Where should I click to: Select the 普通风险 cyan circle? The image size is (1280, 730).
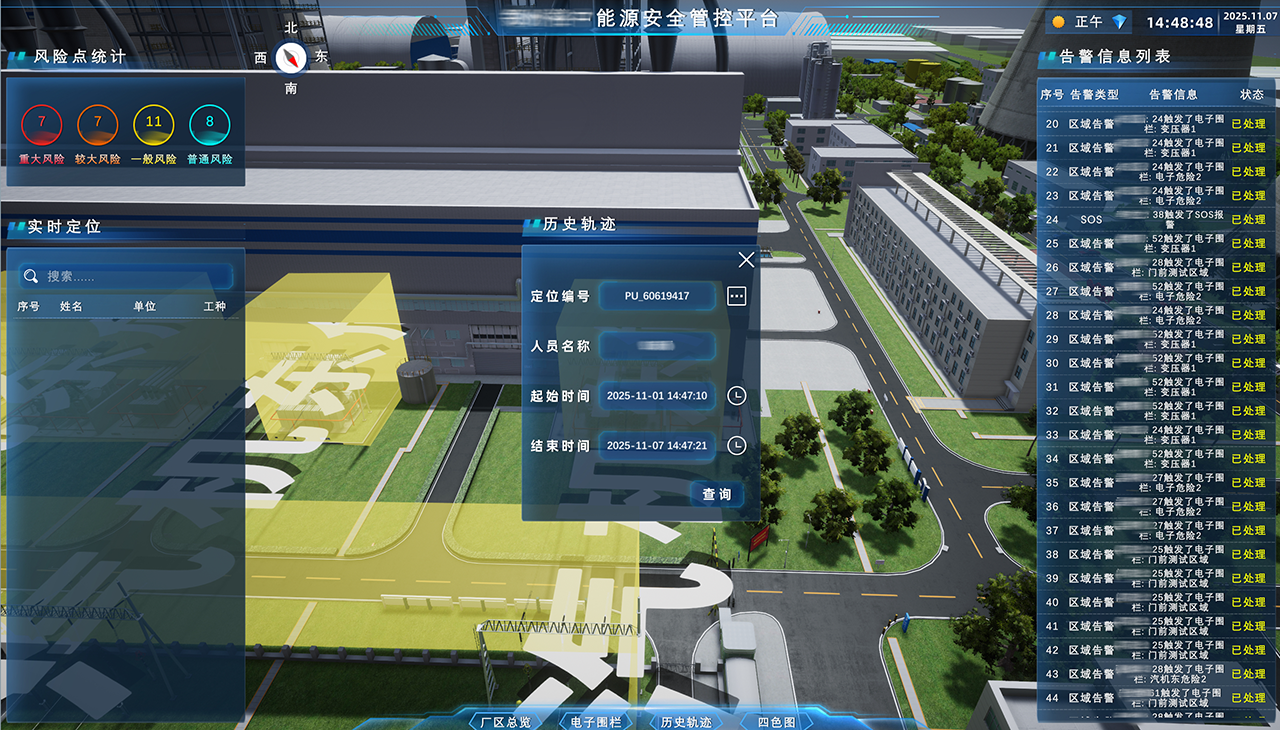click(210, 125)
